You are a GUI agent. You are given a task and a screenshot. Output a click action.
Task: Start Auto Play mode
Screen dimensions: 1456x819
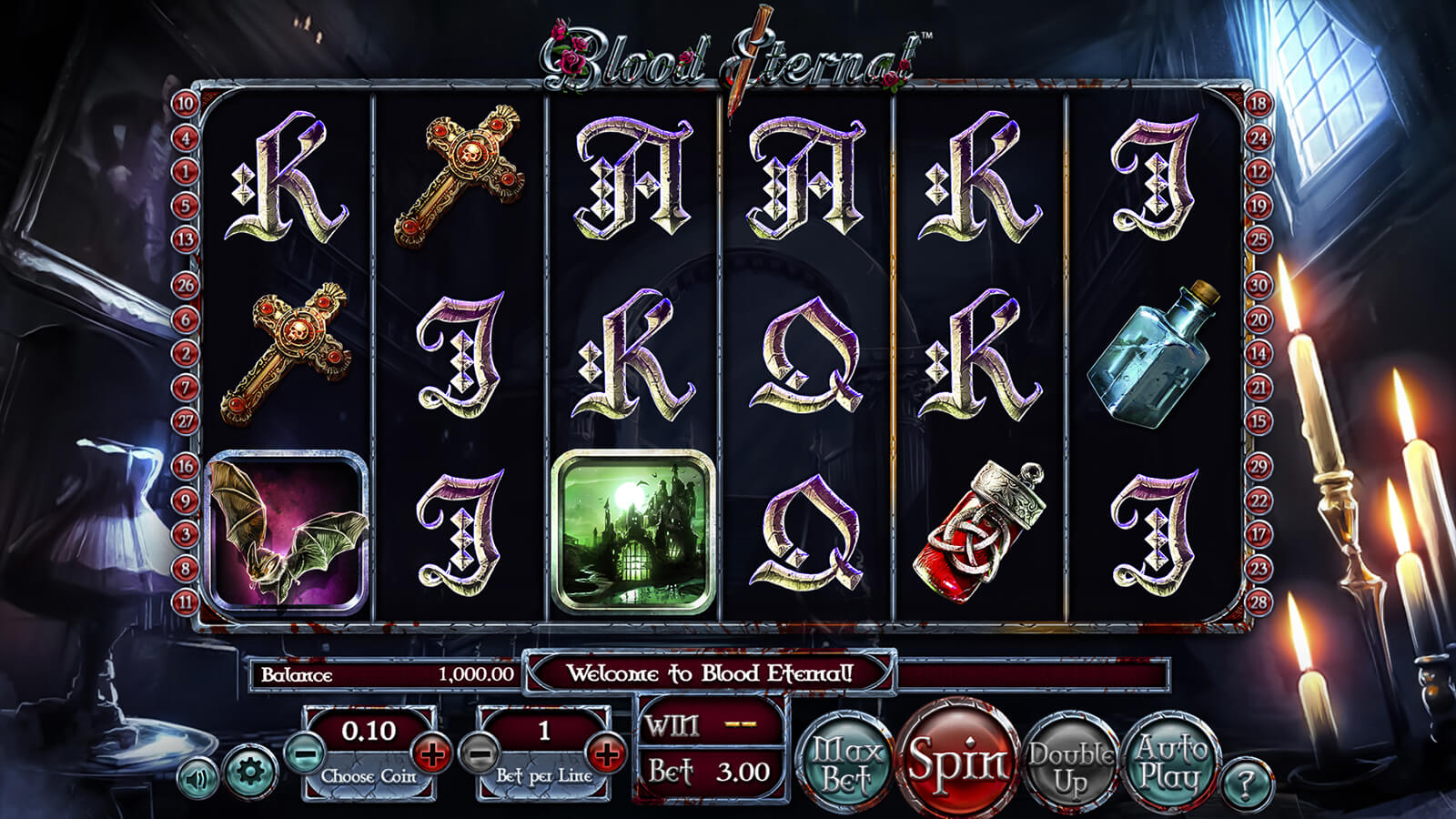point(1171,763)
